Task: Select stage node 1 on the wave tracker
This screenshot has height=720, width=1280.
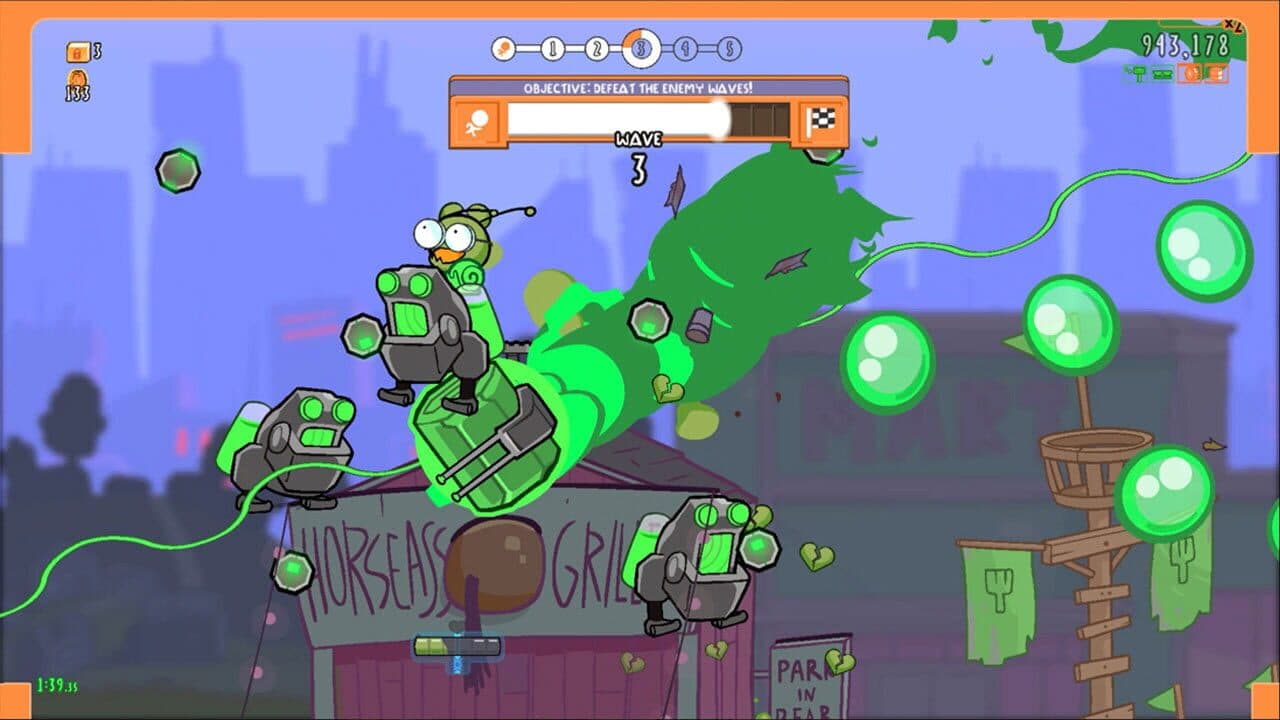Action: [x=553, y=48]
